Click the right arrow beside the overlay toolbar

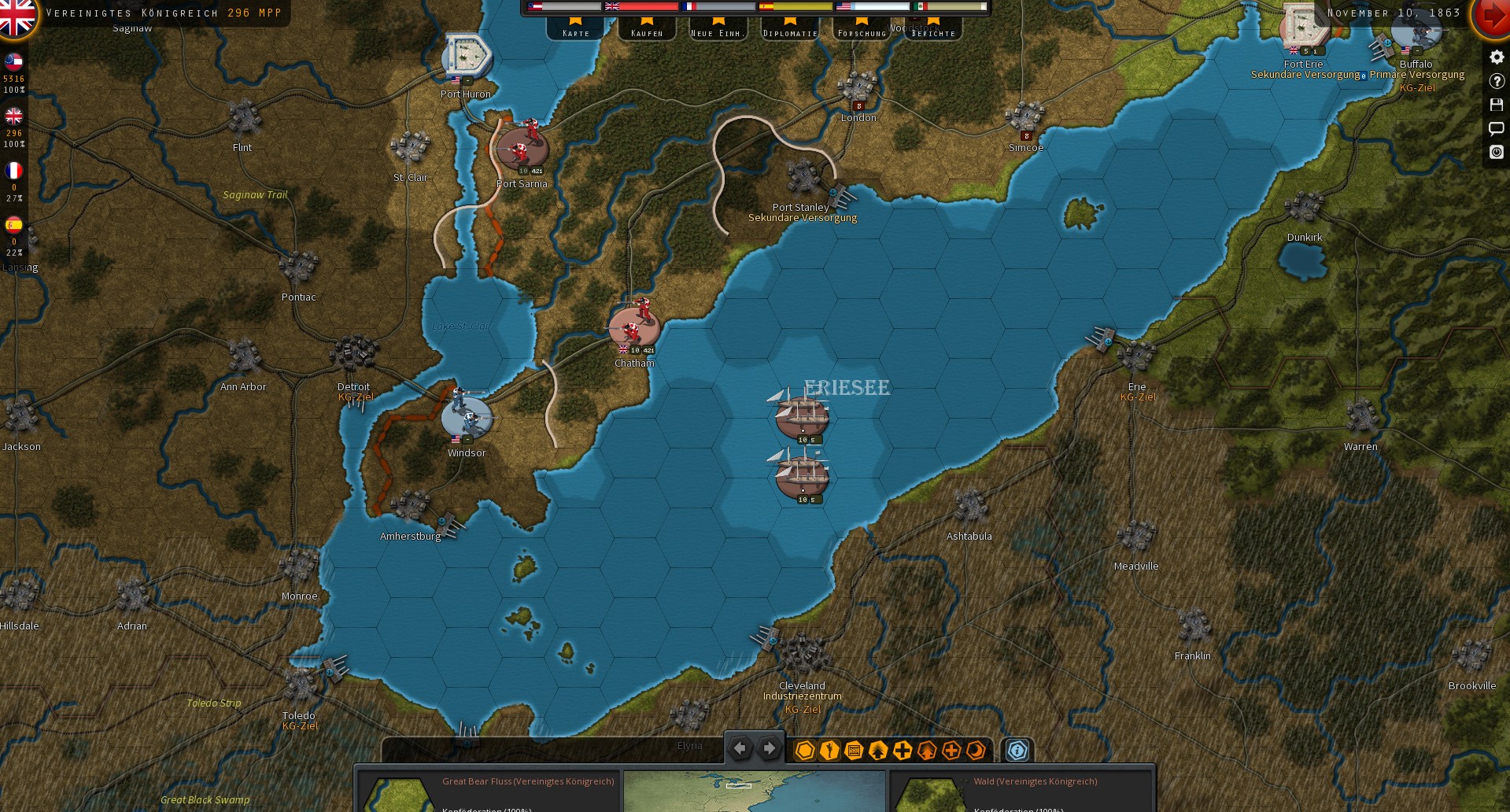[769, 747]
